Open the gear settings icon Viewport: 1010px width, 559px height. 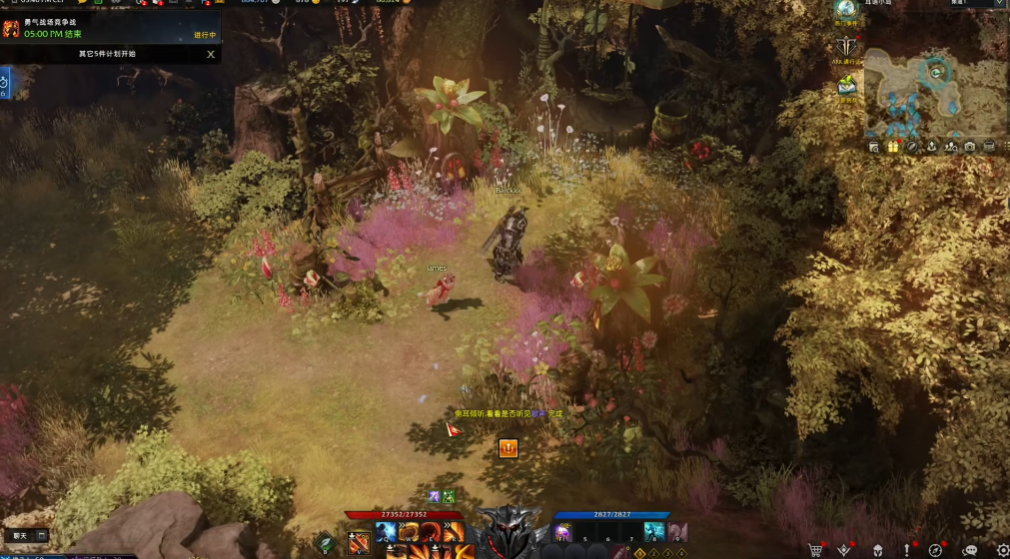(x=1001, y=549)
